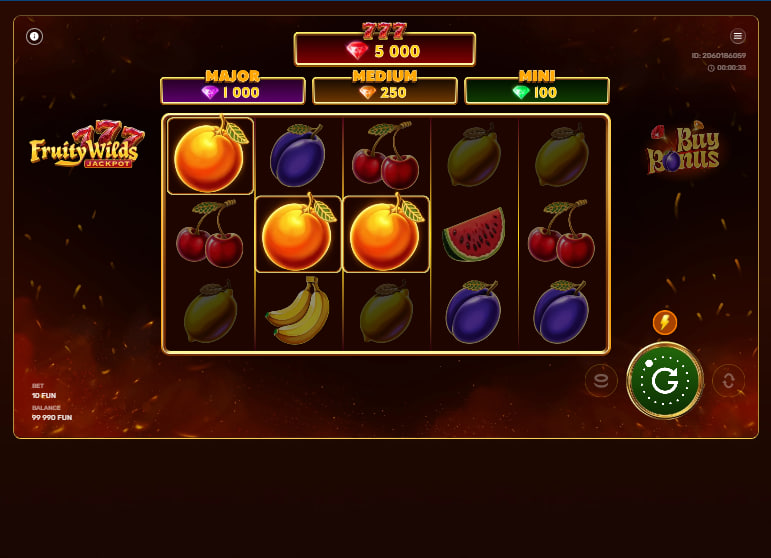Image resolution: width=771 pixels, height=558 pixels.
Task: Open bet settings with the coin stack icon
Action: 601,380
